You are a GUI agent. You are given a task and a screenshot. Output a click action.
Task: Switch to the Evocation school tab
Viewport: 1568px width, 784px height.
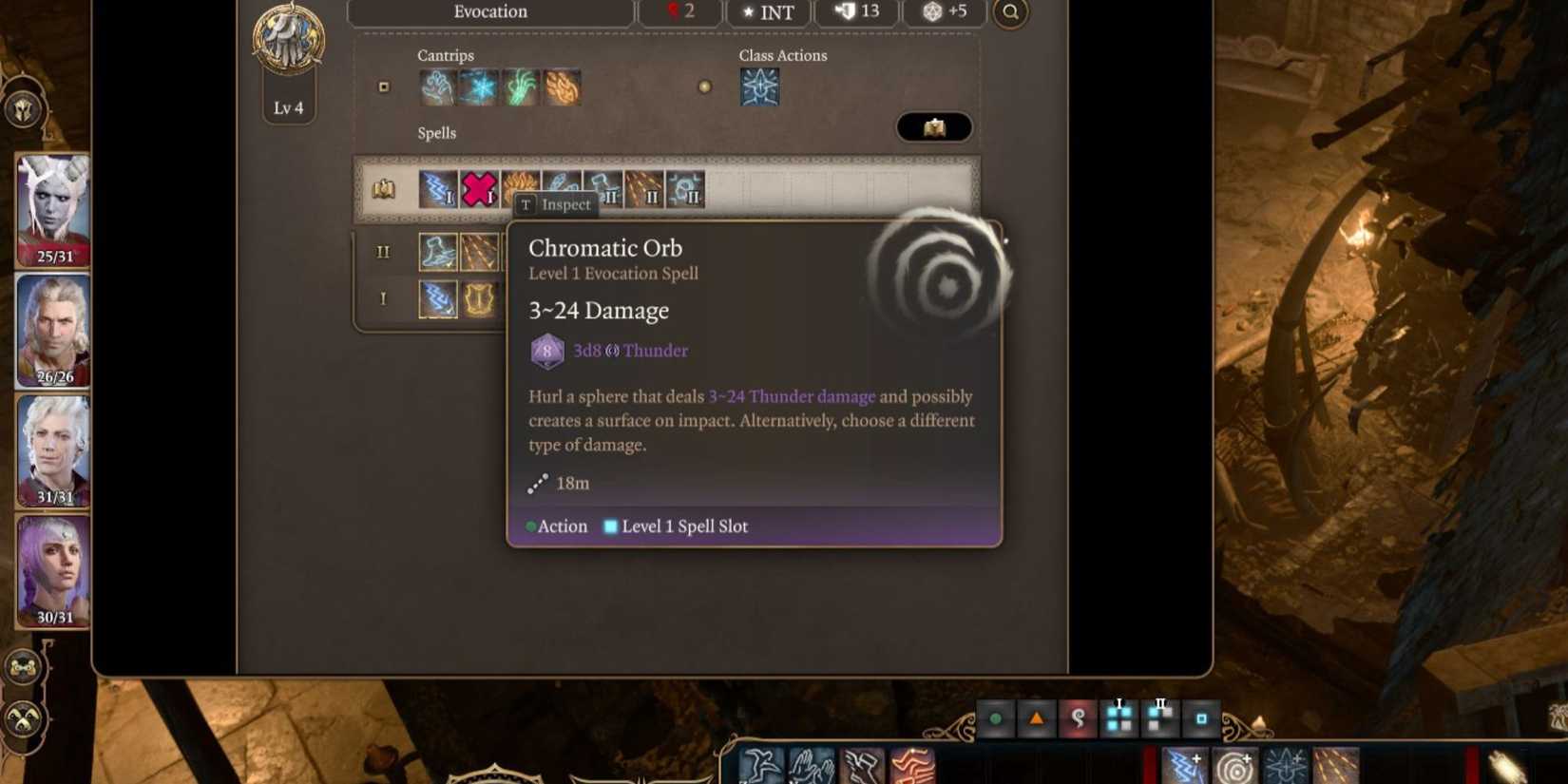coord(490,12)
